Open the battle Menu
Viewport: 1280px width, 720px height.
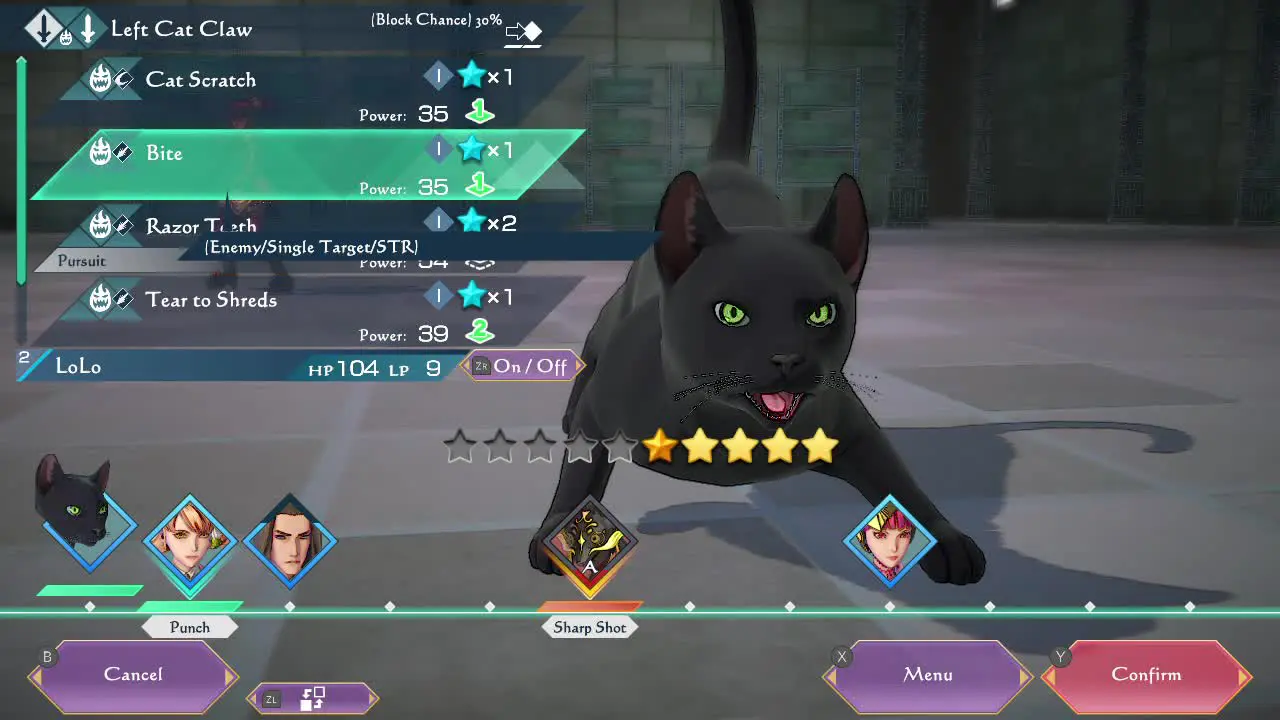tap(928, 675)
